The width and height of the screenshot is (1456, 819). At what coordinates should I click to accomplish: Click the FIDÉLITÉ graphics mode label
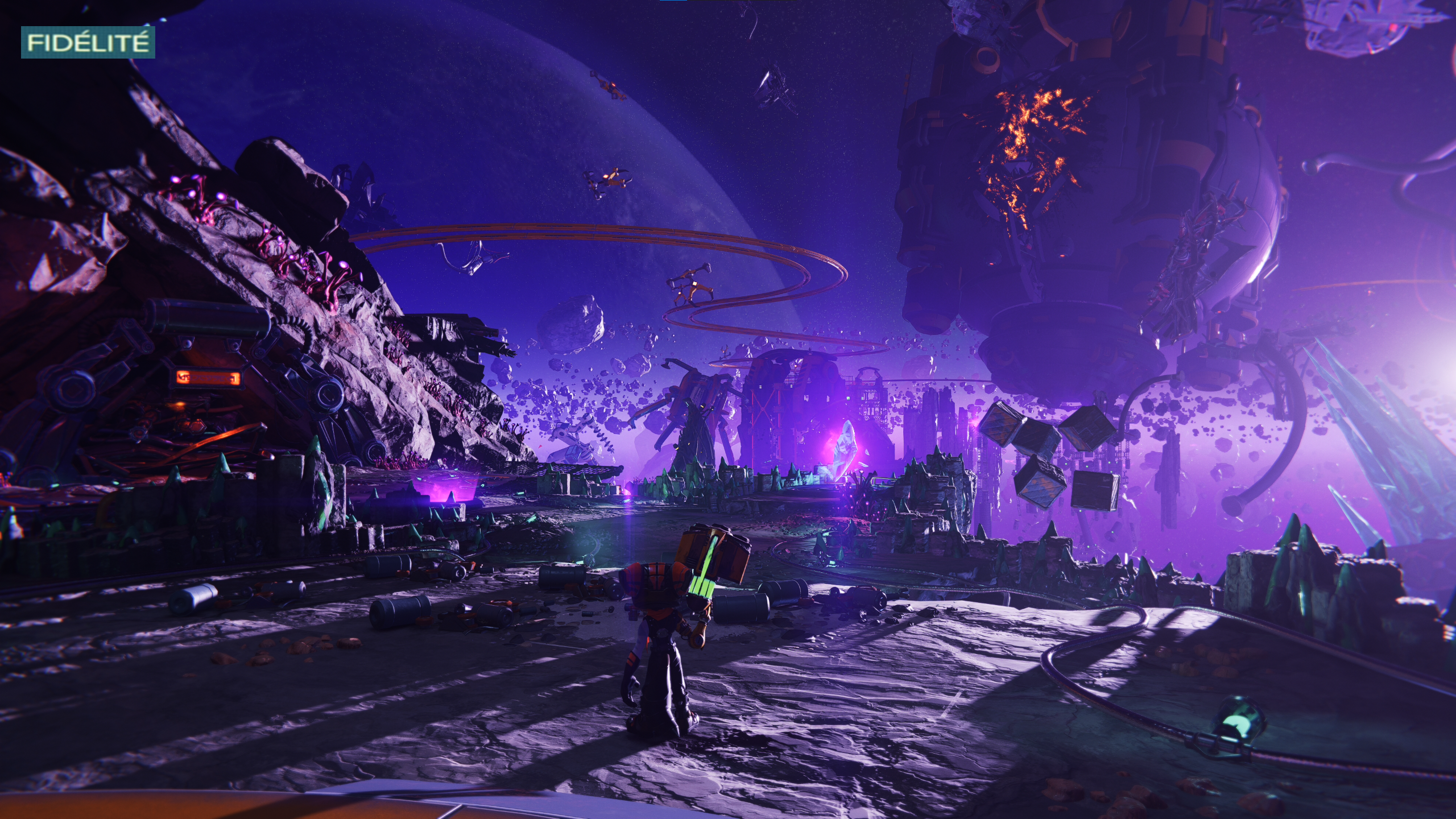pos(88,43)
